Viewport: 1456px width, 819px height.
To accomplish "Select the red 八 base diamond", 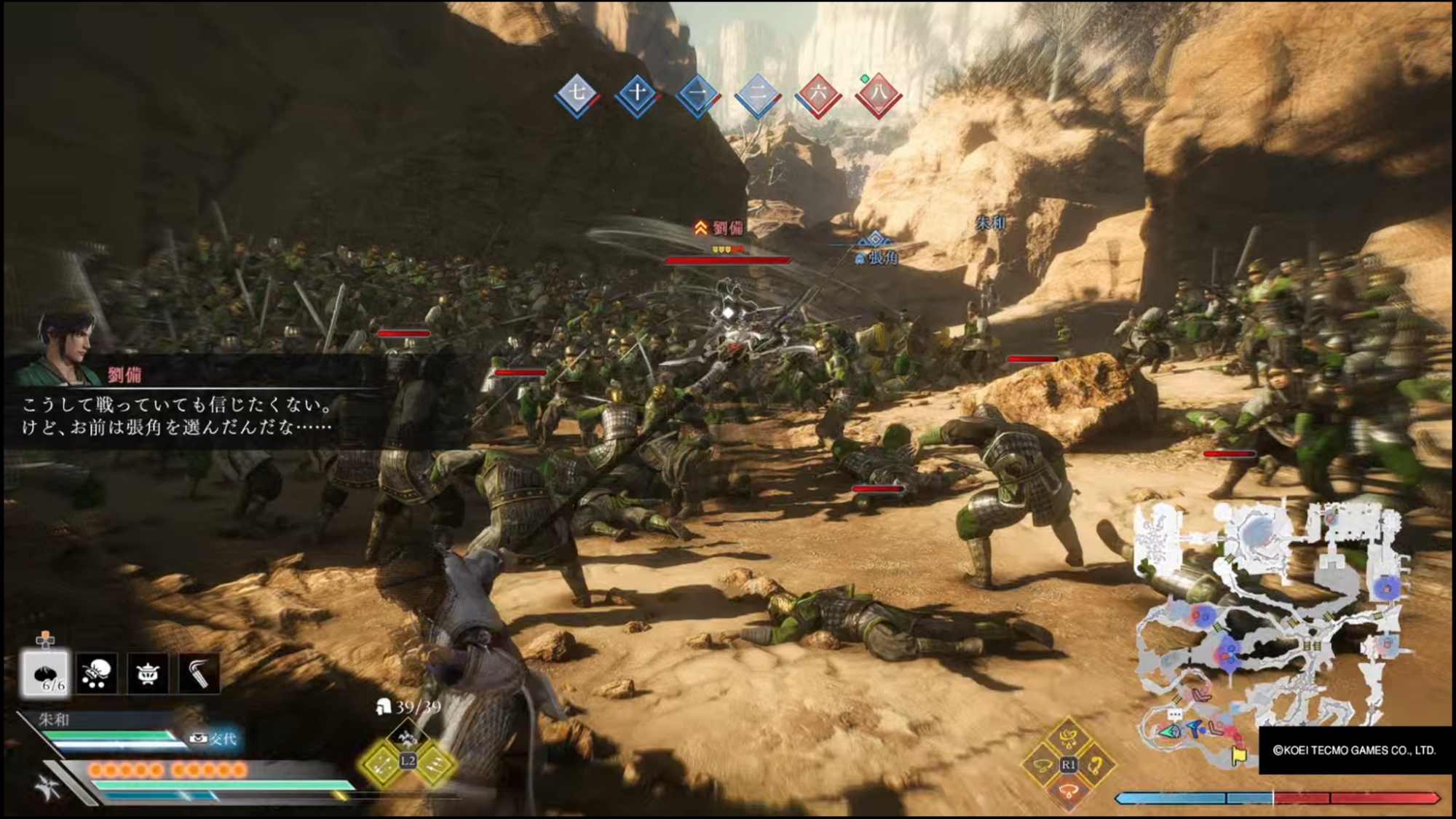I will point(879,94).
